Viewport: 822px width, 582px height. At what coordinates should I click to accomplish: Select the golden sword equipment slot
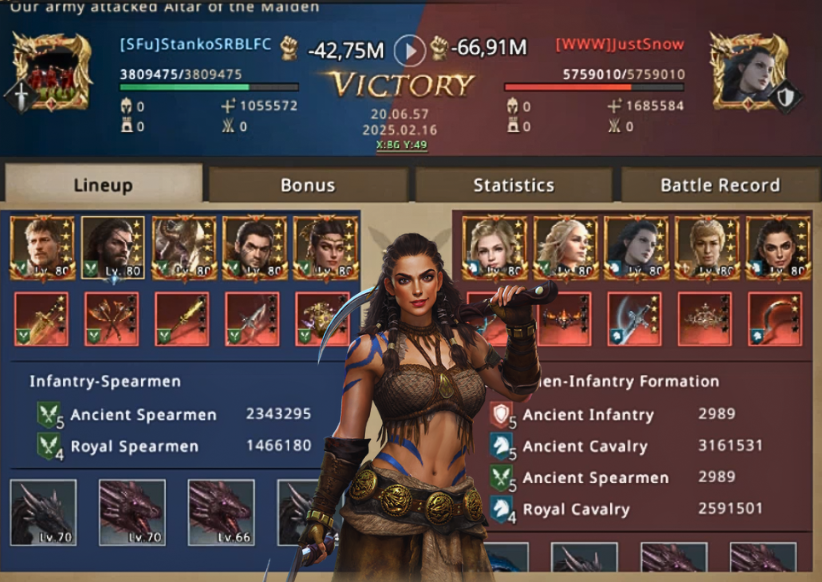point(41,319)
